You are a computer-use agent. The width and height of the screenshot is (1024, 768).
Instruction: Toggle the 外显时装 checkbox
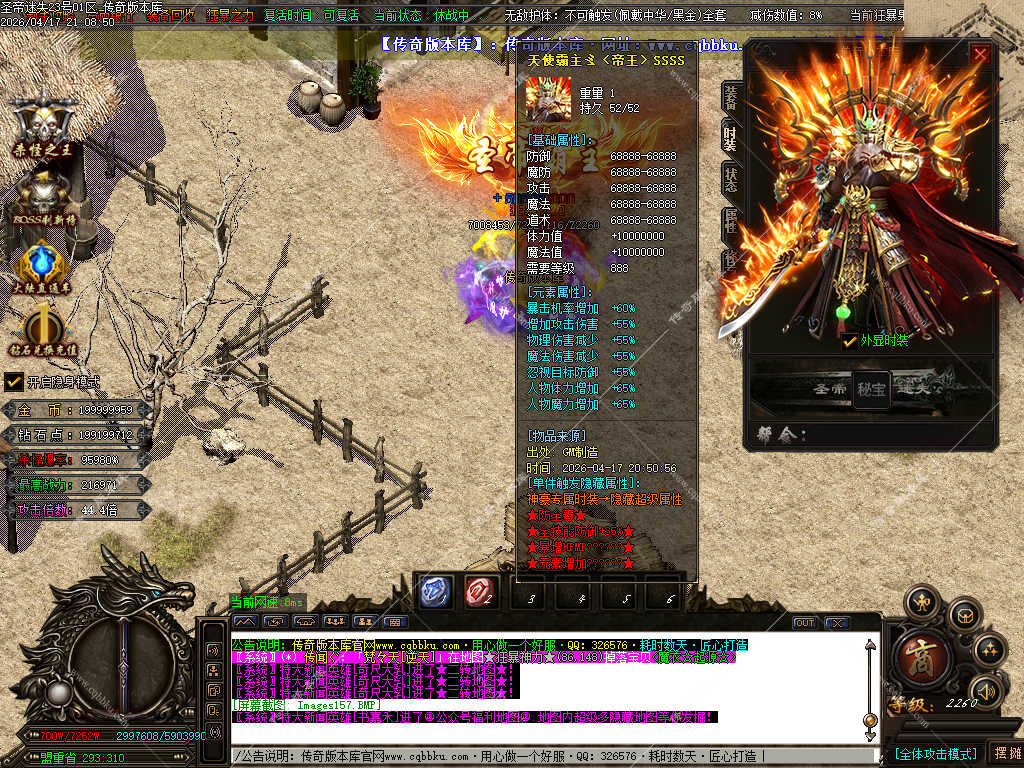pyautogui.click(x=850, y=341)
